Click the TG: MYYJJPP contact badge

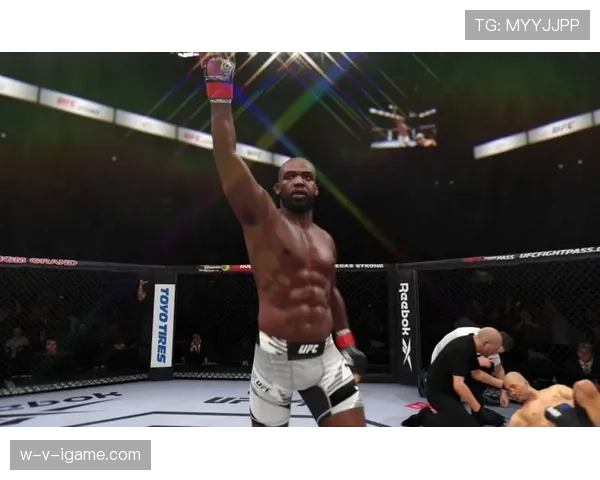(x=527, y=25)
